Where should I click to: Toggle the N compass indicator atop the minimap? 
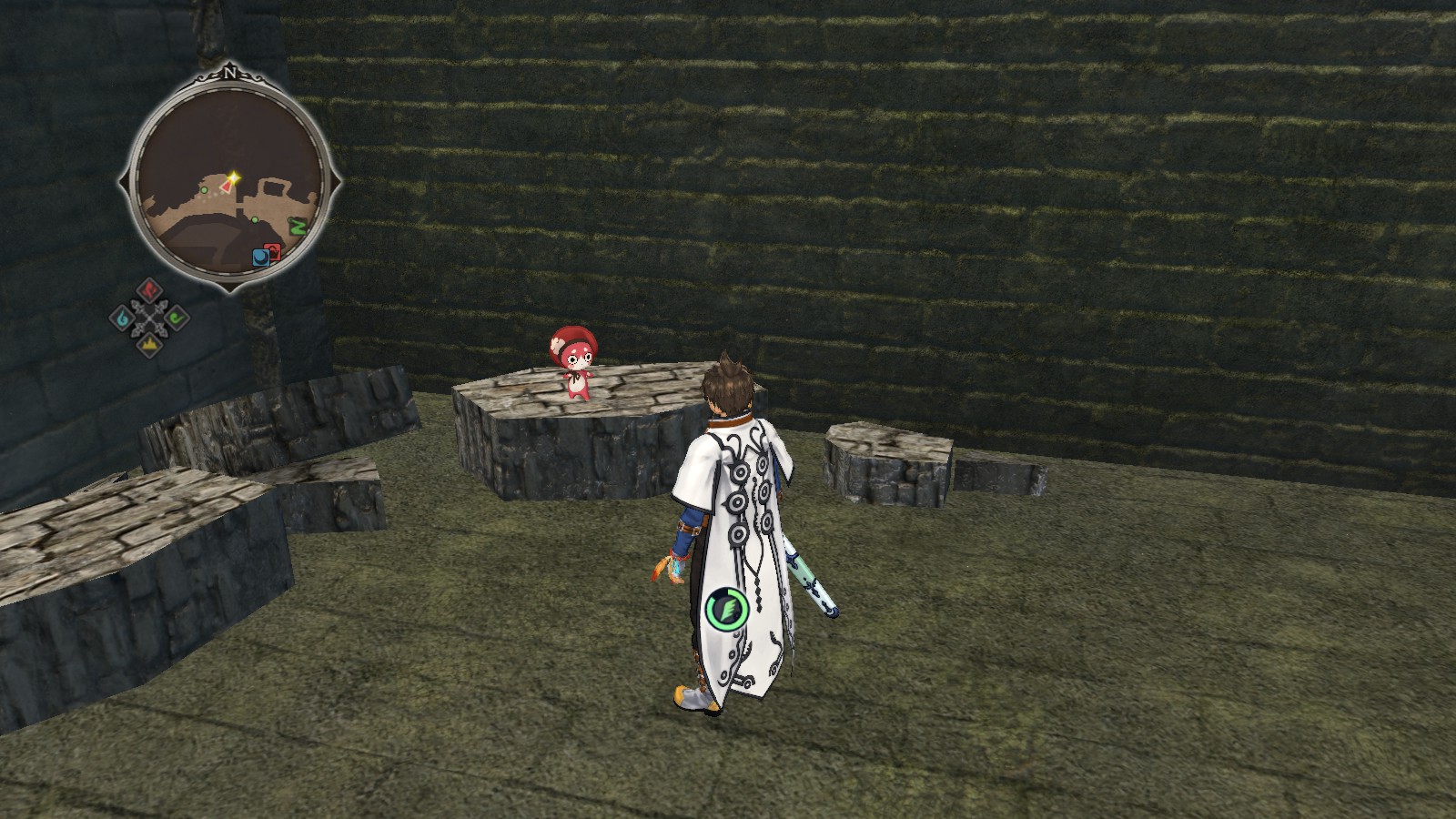[231, 74]
